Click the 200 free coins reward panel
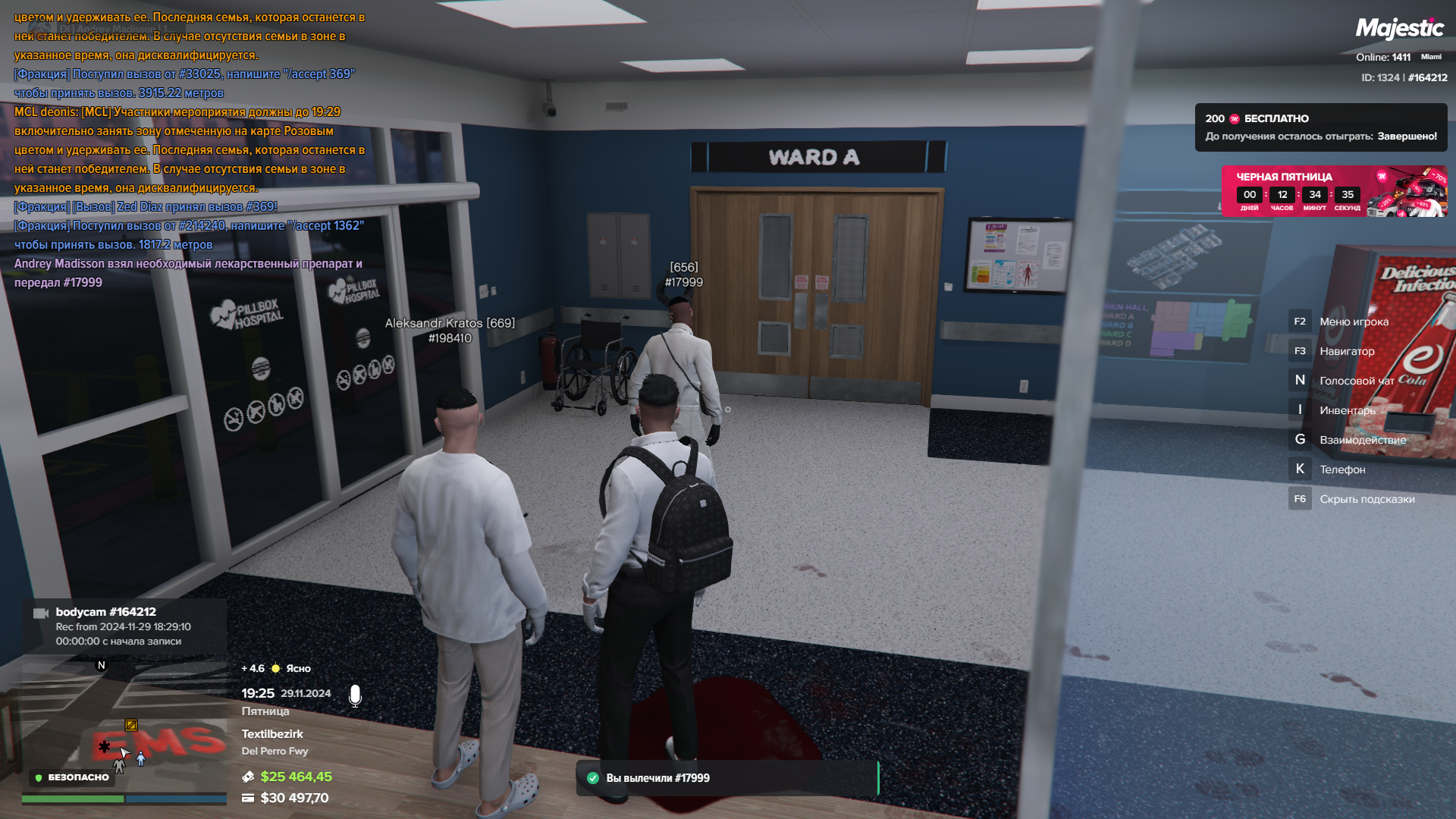This screenshot has width=1456, height=819. 1320,127
